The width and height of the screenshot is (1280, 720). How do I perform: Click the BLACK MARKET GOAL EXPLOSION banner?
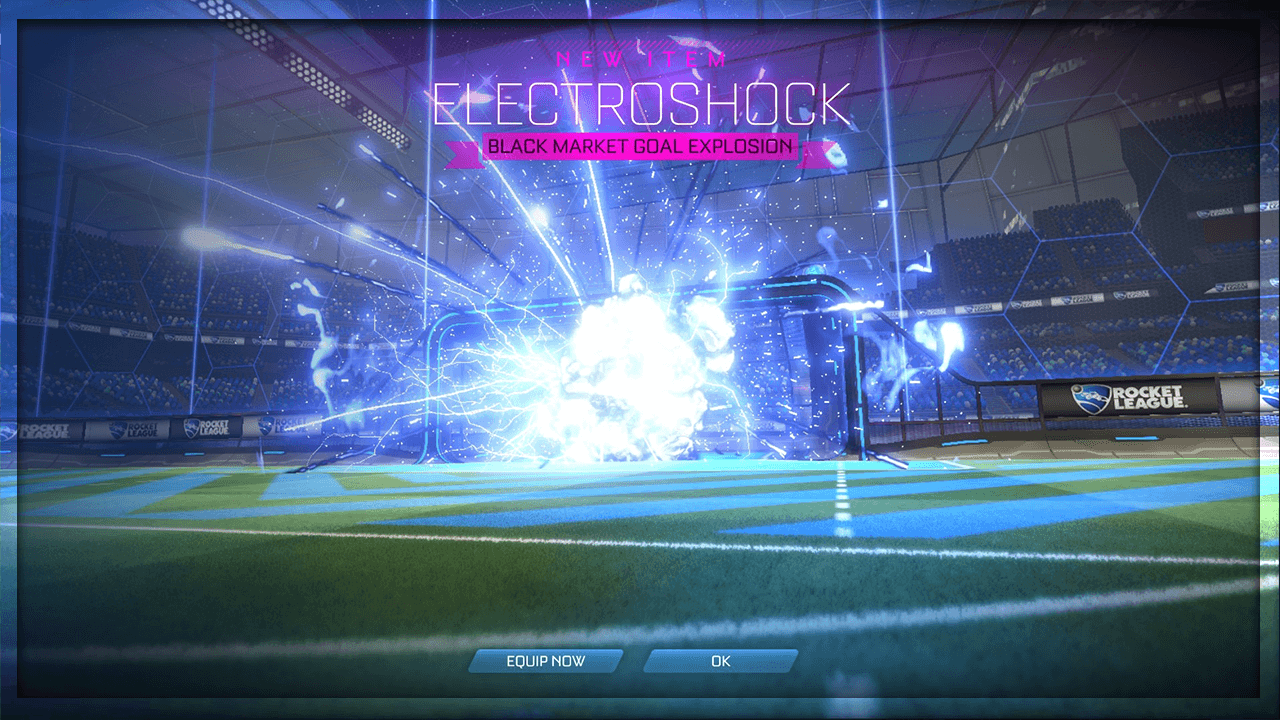pos(640,146)
